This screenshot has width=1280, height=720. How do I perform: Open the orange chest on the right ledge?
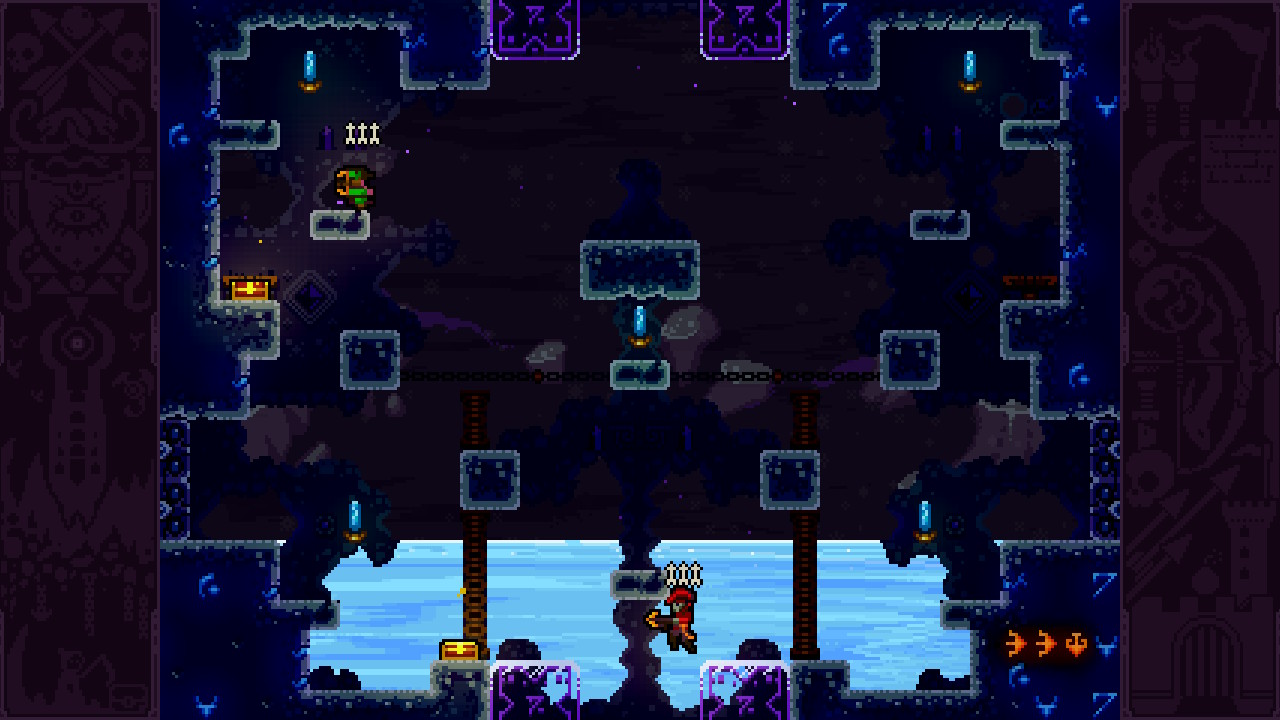1028,280
